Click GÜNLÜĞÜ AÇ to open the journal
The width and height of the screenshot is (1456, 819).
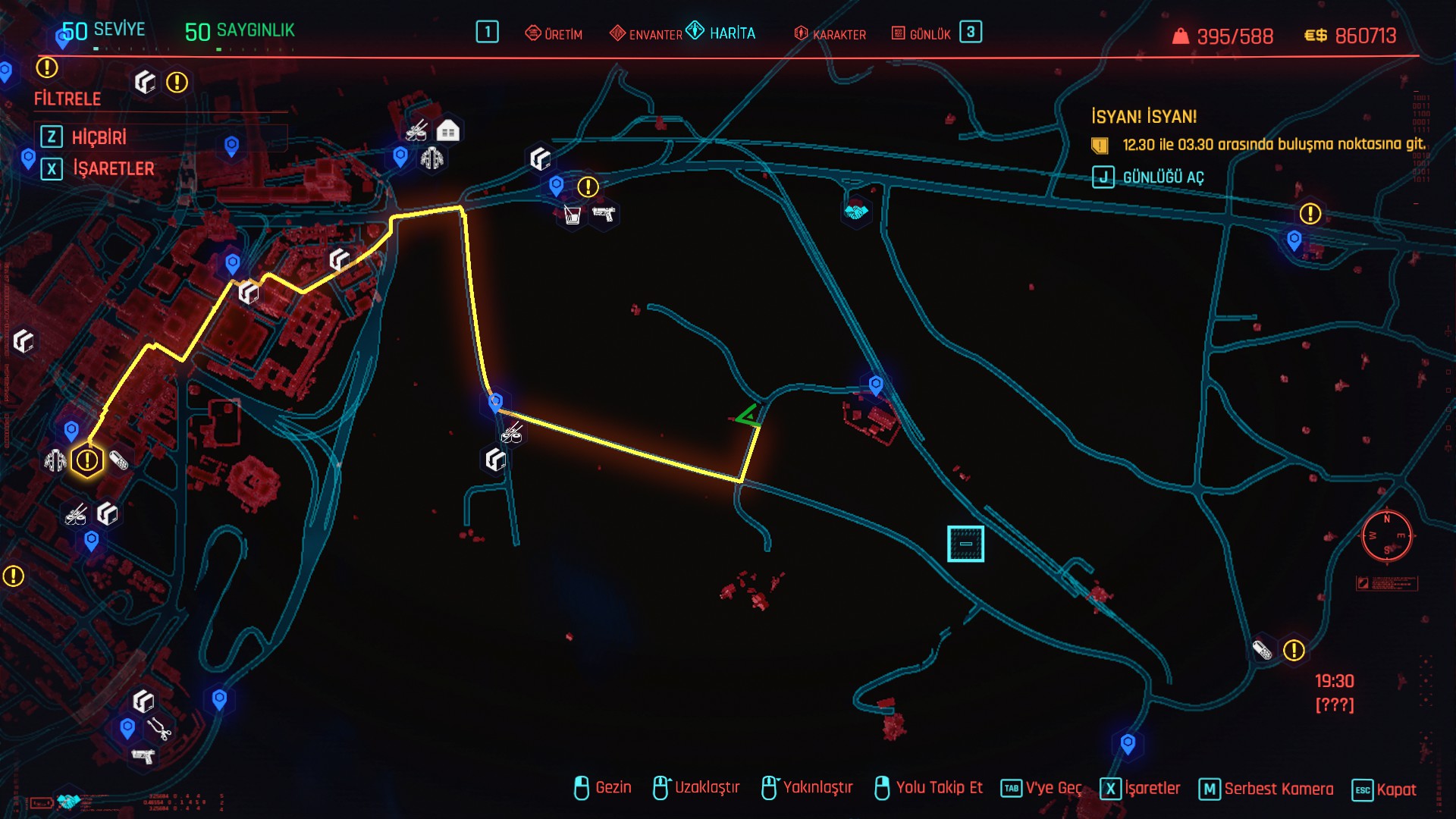click(x=1163, y=177)
